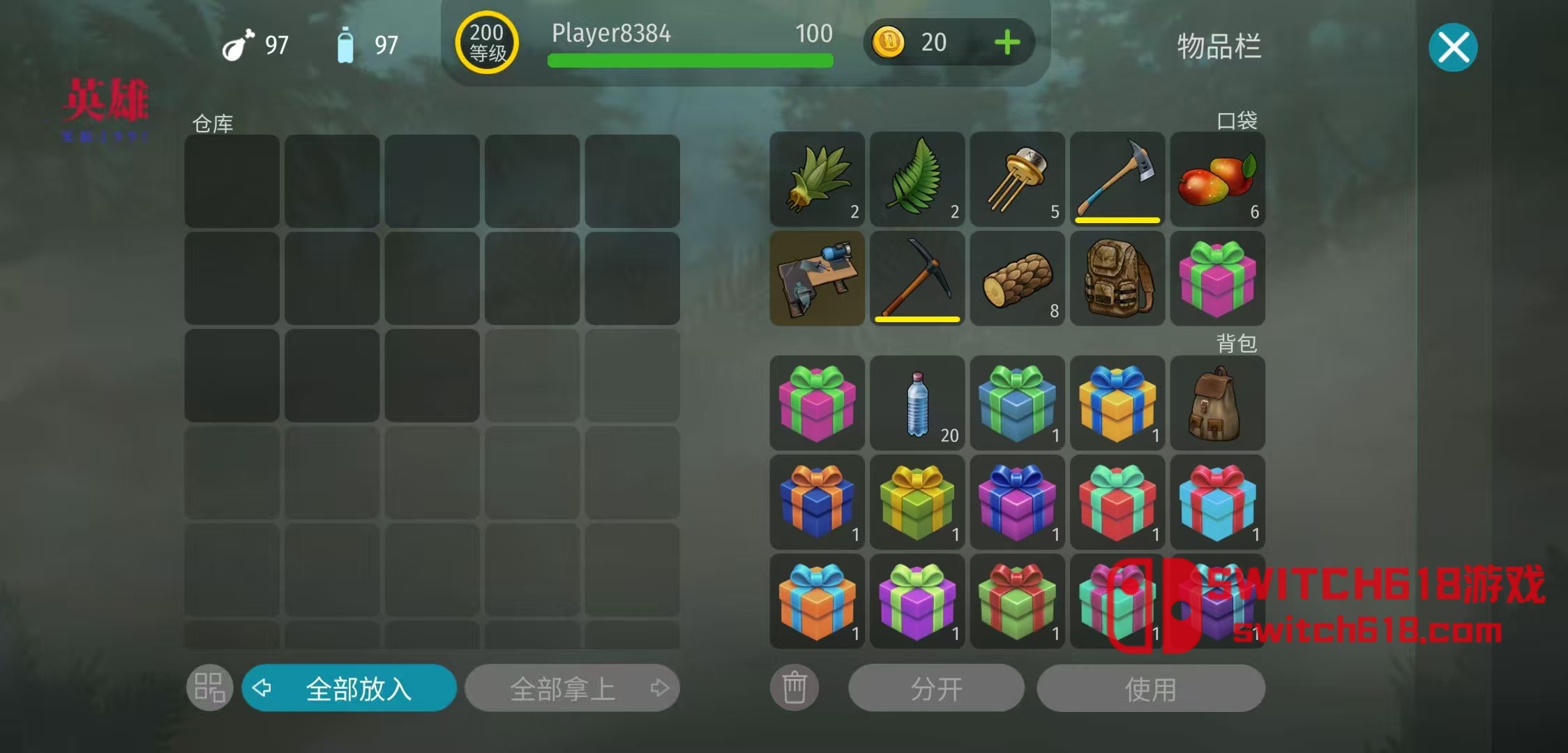Select the brown leather backpack slot

[x=1217, y=403]
